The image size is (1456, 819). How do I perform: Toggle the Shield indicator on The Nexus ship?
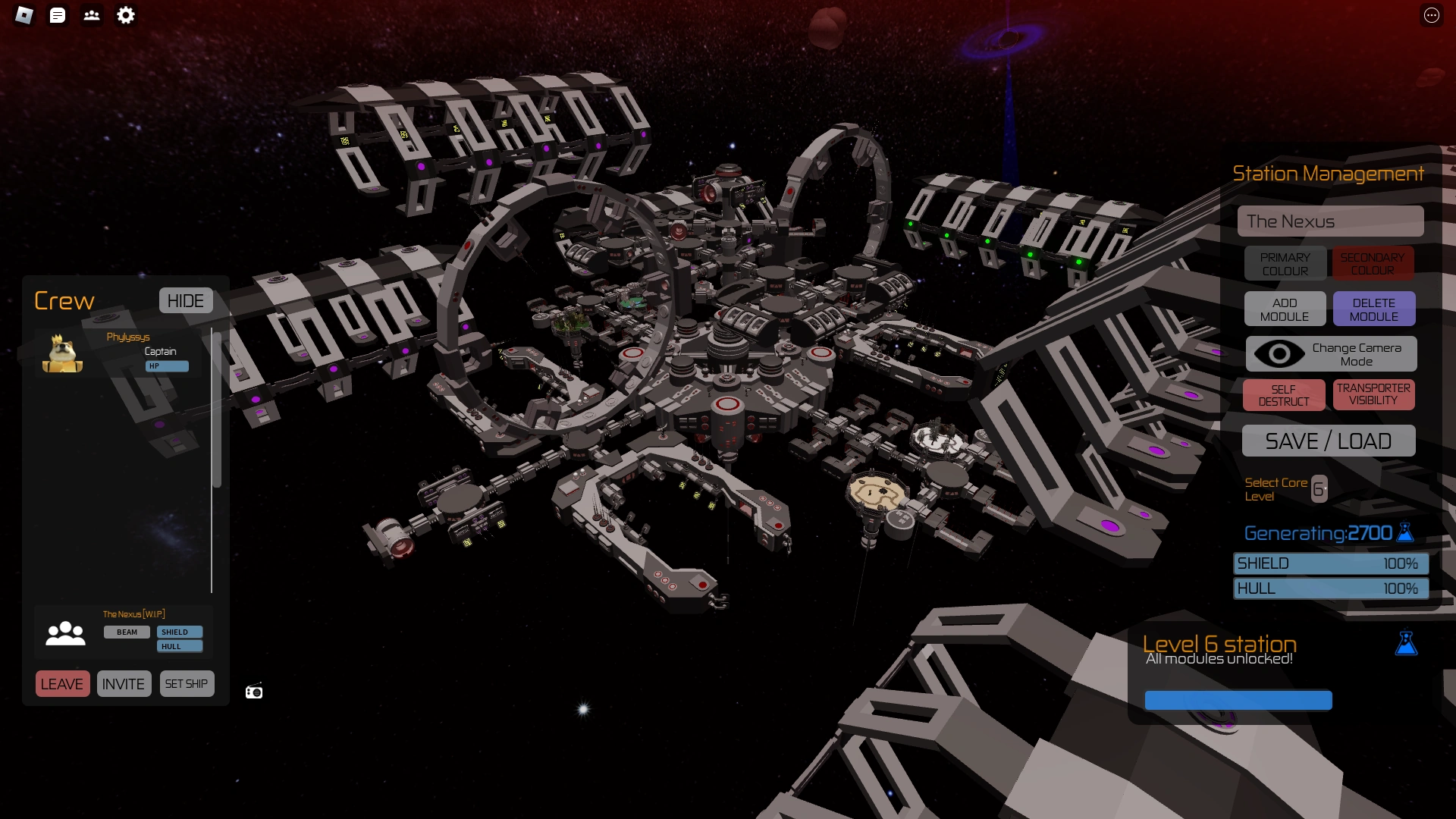coord(177,631)
